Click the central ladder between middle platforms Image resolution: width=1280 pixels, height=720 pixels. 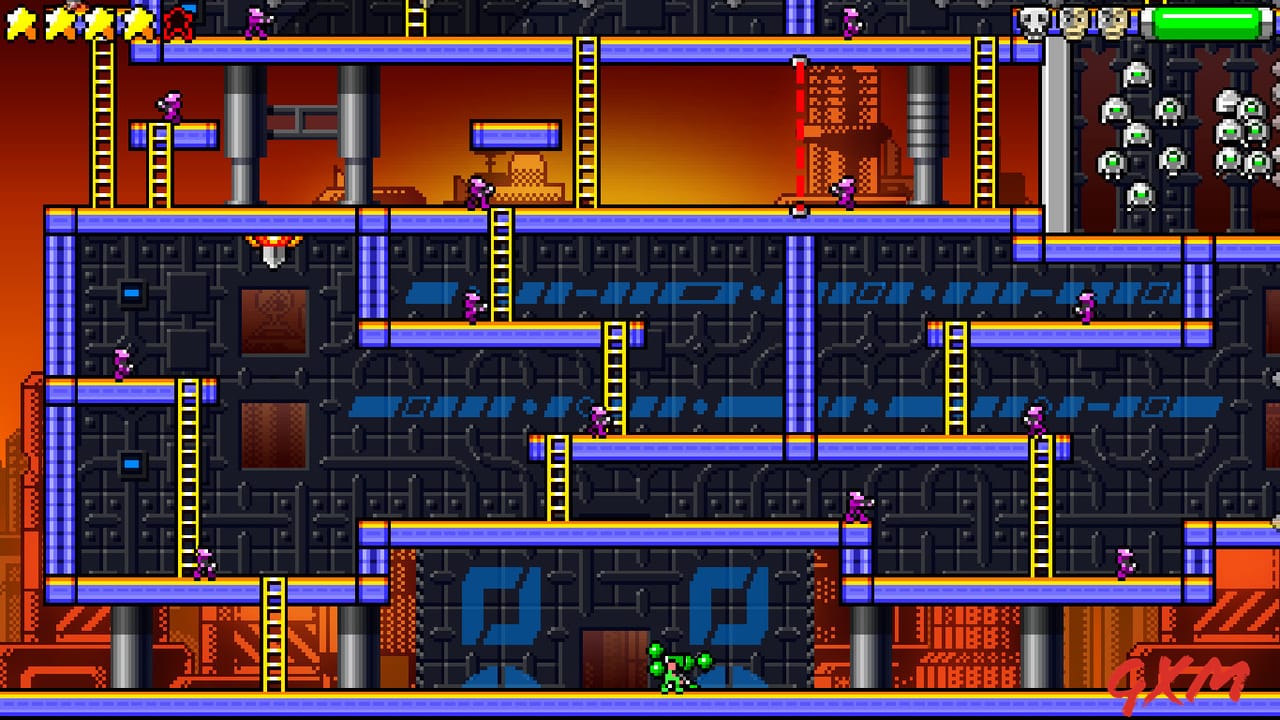[614, 380]
